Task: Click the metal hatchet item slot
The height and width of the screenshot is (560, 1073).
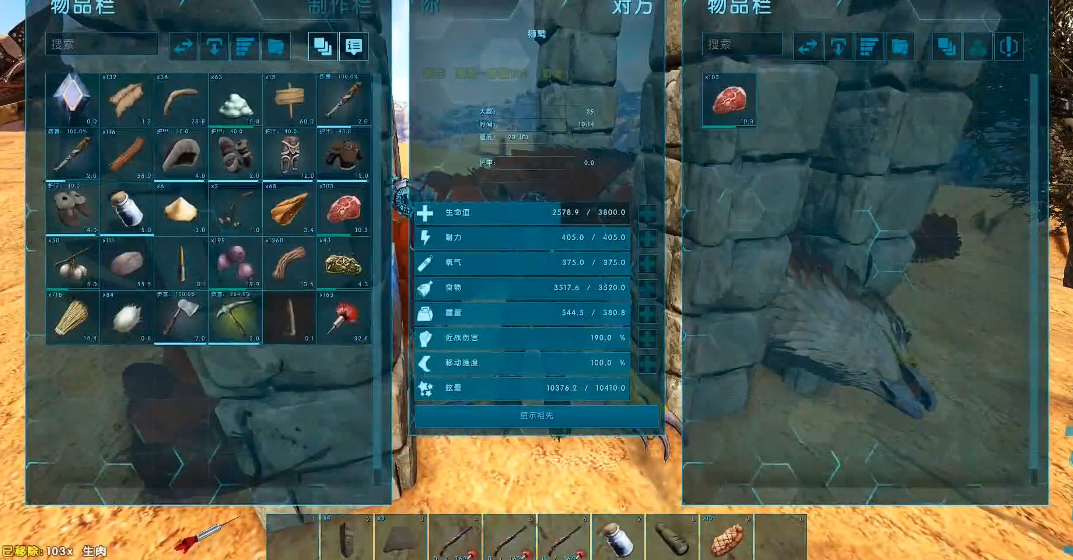Action: pos(181,317)
